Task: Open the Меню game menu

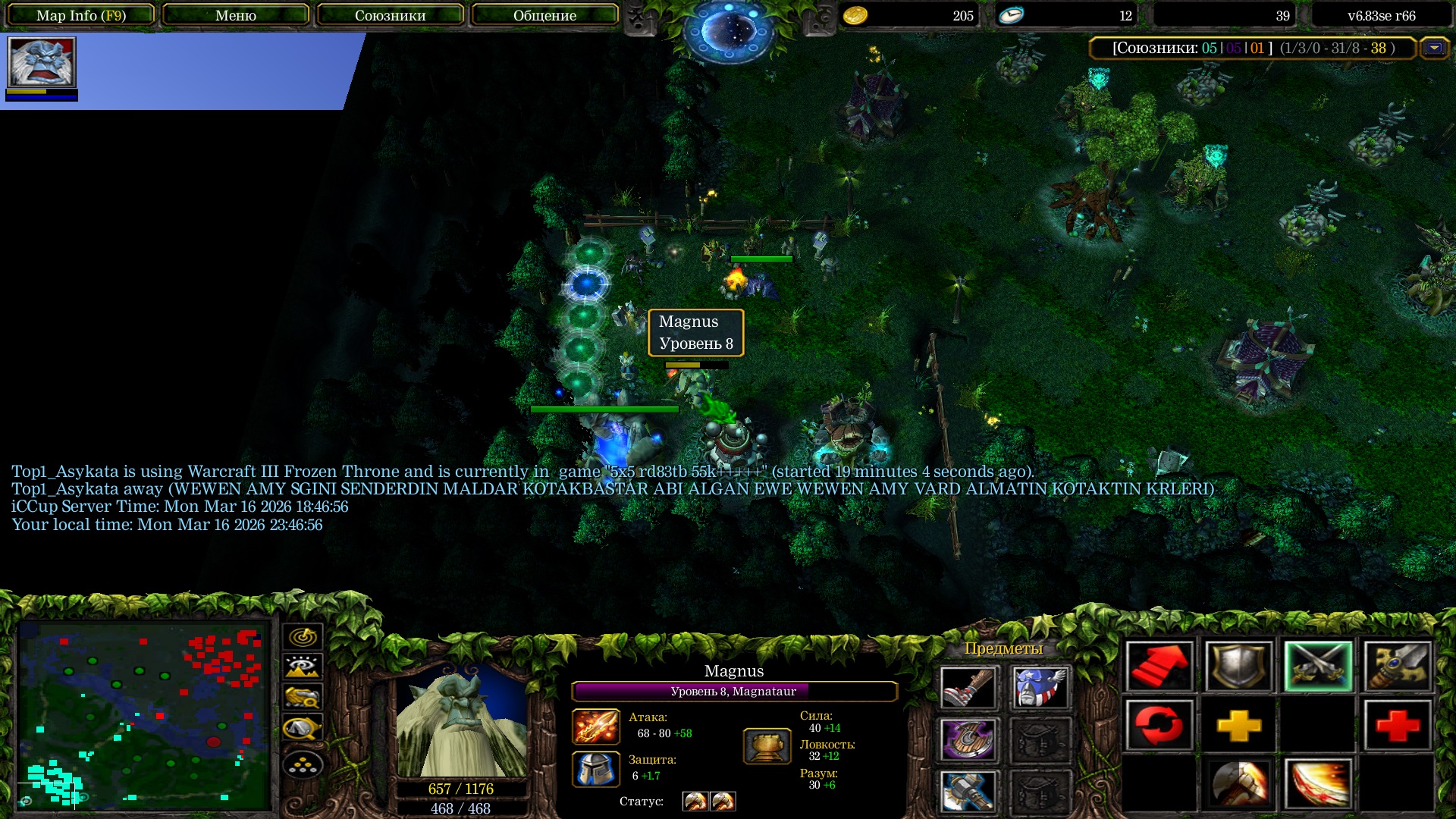Action: 235,15
